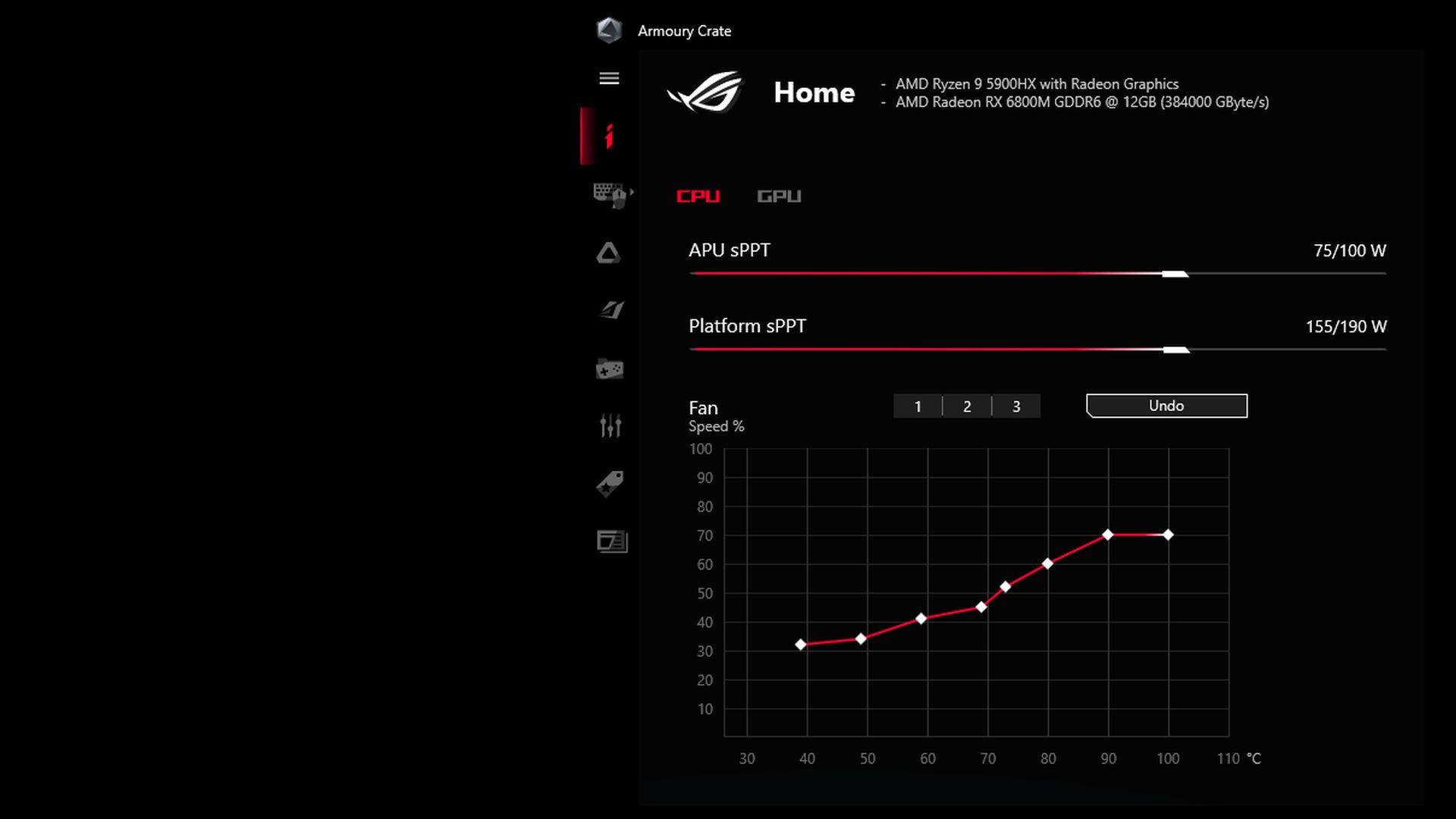Open the game controller library icon
The image size is (1456, 819).
(x=610, y=369)
